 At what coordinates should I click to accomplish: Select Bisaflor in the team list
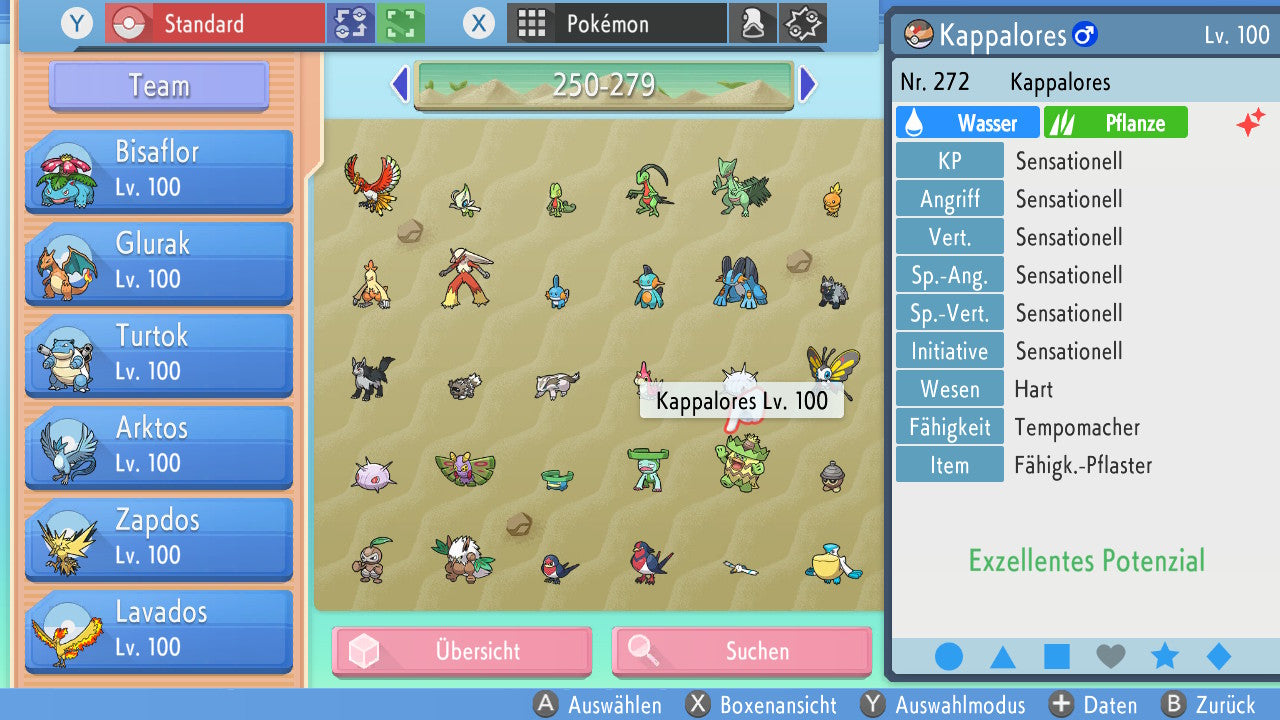[159, 170]
